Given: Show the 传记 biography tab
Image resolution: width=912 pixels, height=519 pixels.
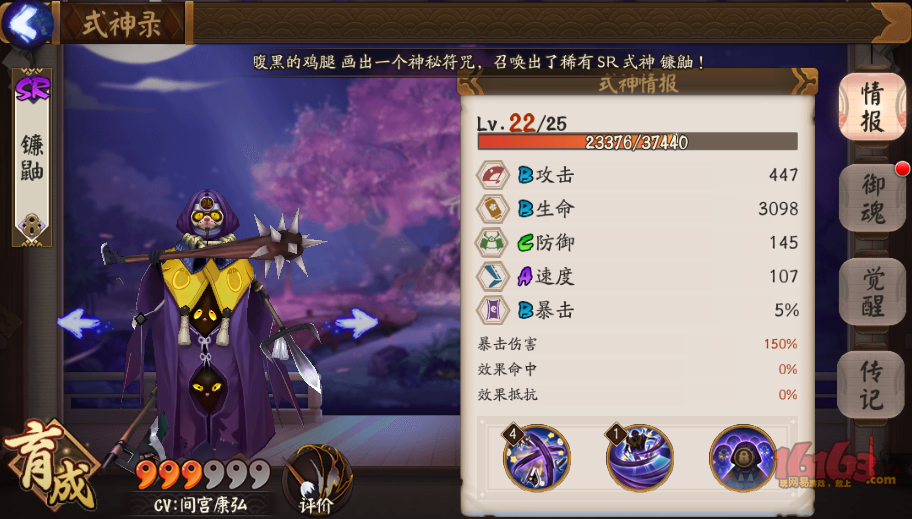Looking at the screenshot, I should click(x=871, y=385).
